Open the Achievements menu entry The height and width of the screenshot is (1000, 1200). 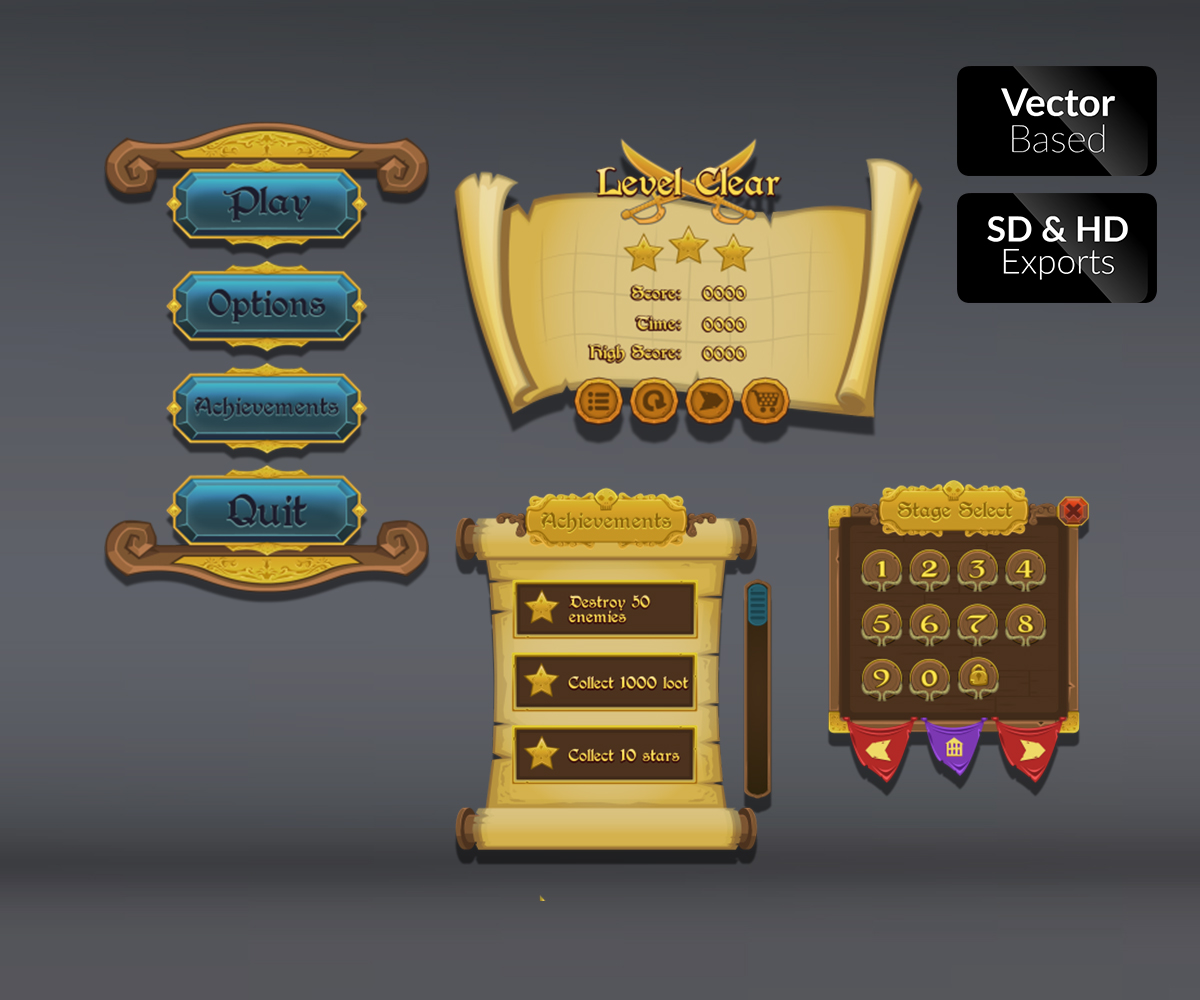tap(266, 407)
